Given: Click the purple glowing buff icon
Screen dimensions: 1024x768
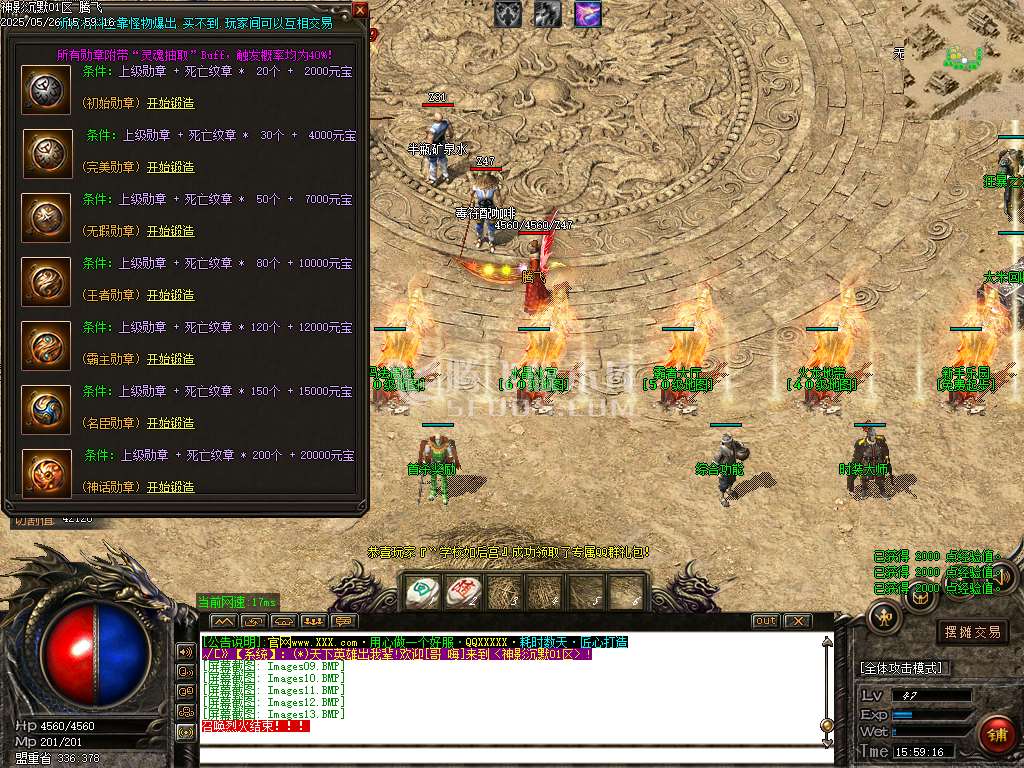Looking at the screenshot, I should point(588,13).
